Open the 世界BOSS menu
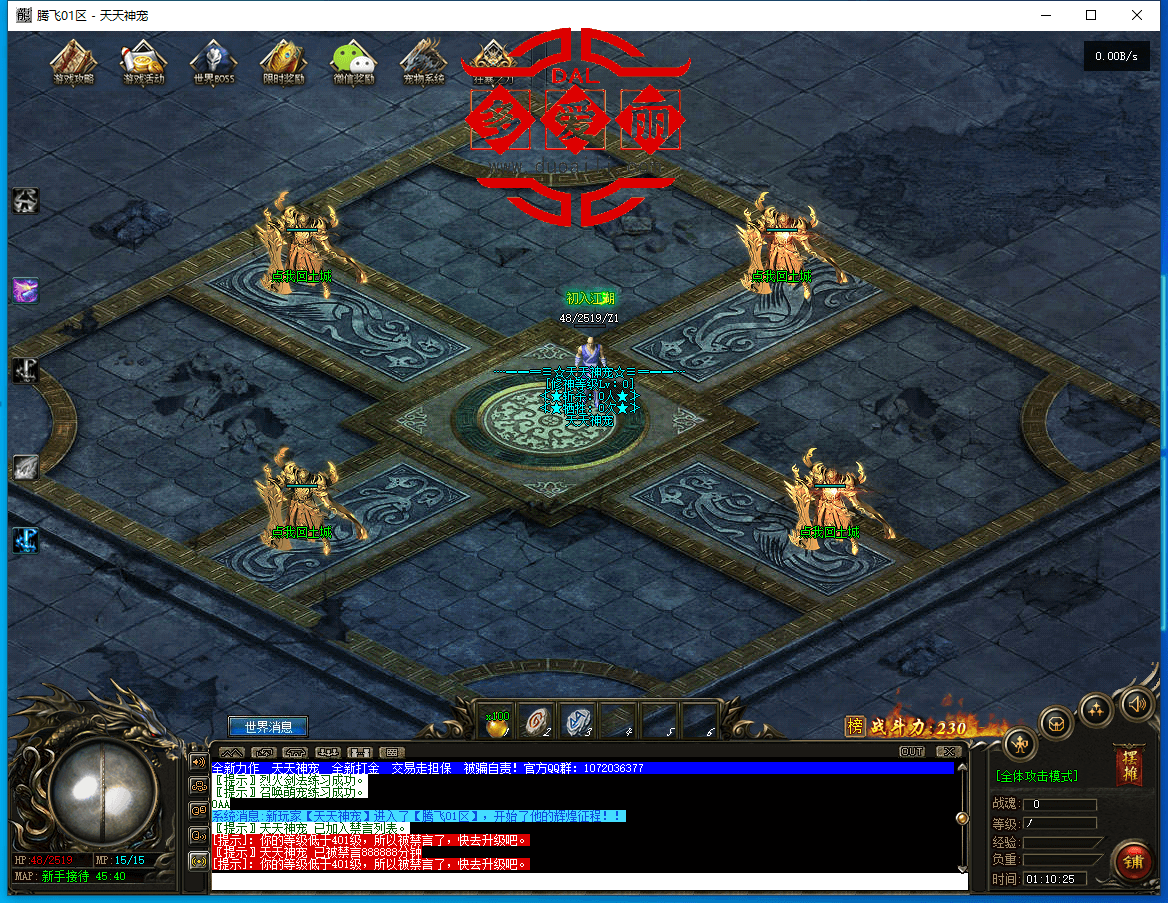 [213, 62]
